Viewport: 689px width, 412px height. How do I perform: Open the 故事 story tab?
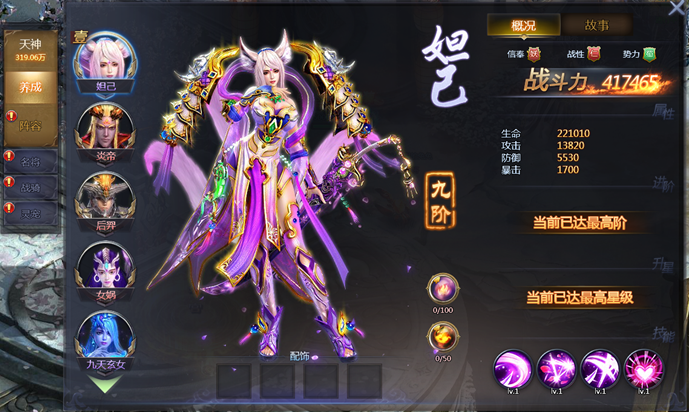595,25
